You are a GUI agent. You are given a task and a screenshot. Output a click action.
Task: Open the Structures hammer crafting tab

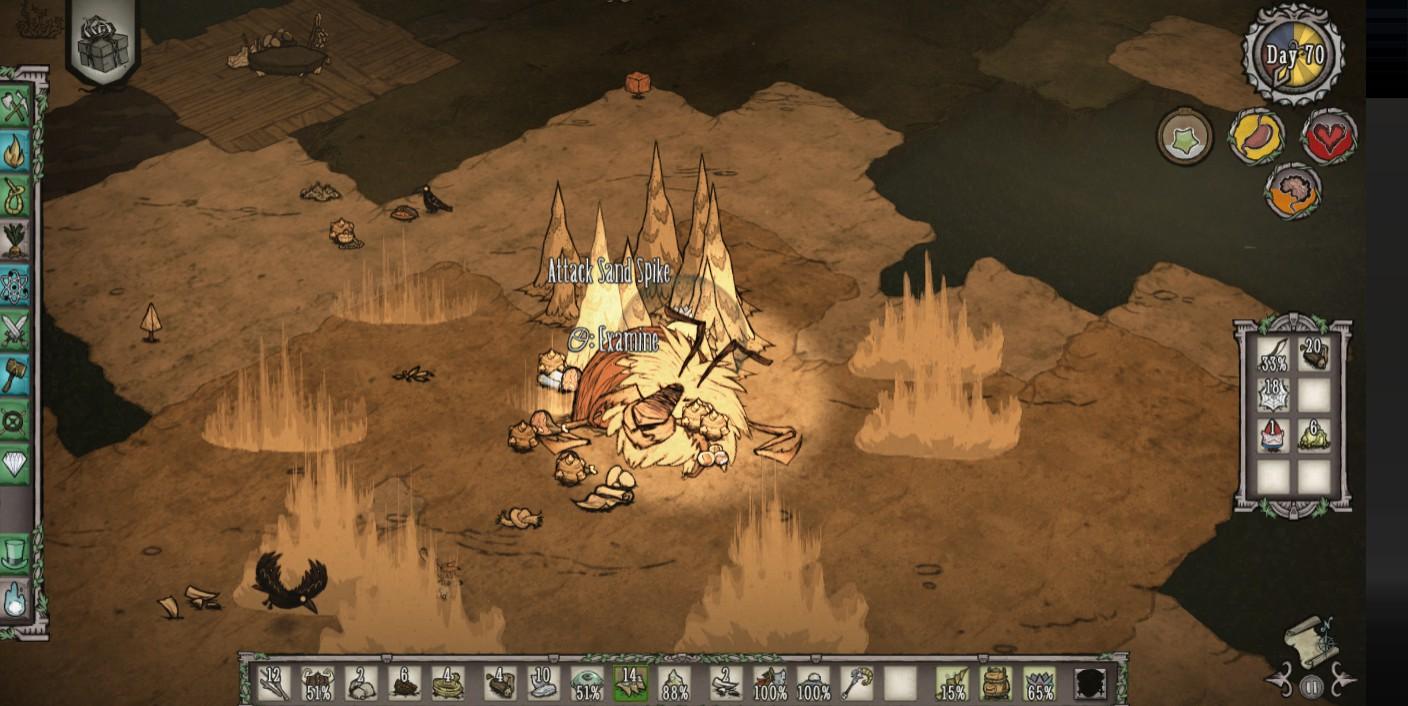point(15,375)
